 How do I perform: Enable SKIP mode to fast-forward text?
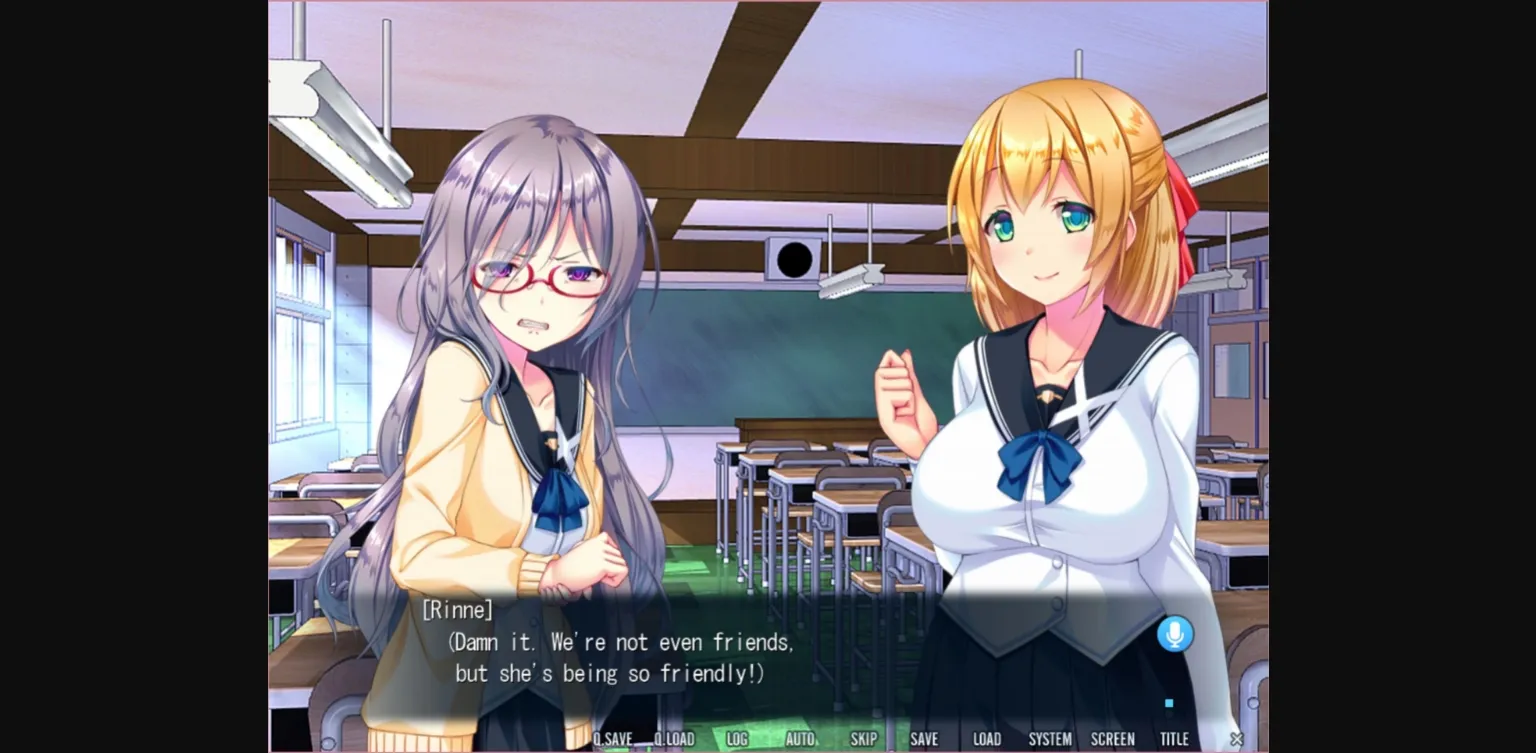point(863,738)
